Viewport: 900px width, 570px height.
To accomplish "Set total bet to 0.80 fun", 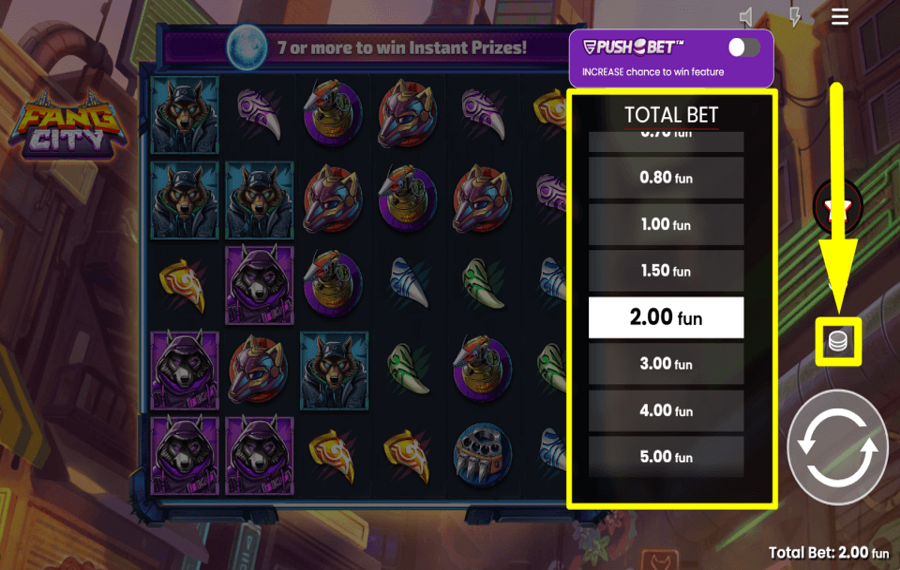I will tap(665, 178).
